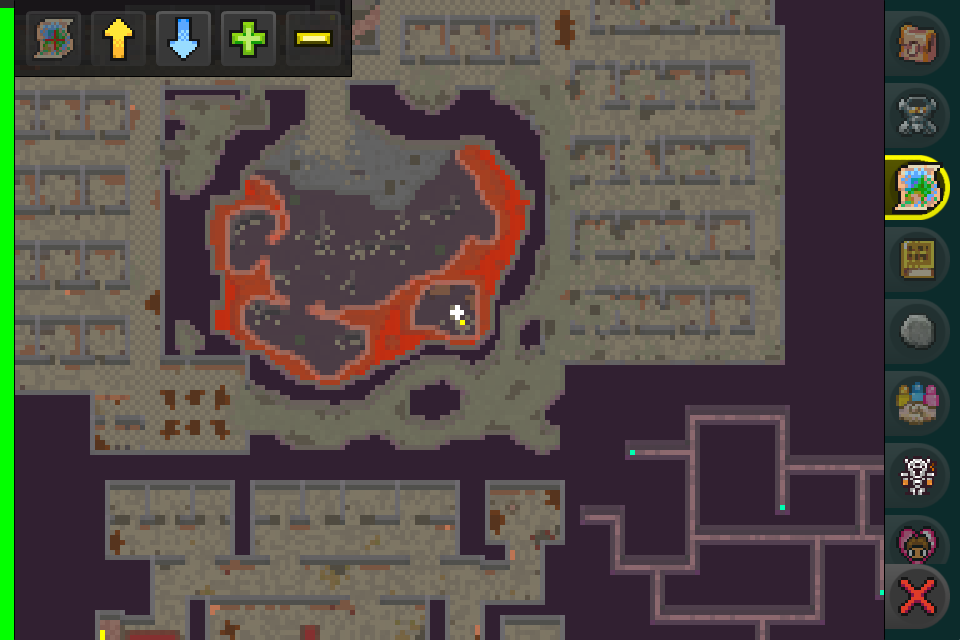Open the treasure scroll icon in sidebar
The width and height of the screenshot is (960, 640).
click(917, 43)
